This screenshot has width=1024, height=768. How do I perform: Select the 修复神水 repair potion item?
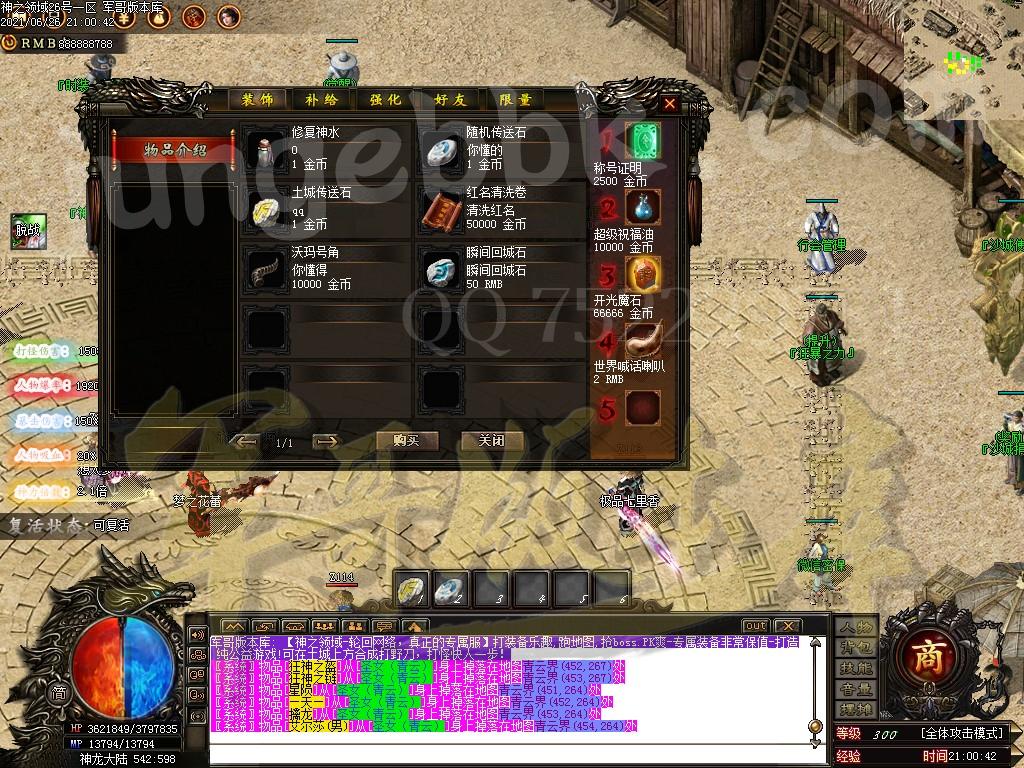click(x=267, y=151)
